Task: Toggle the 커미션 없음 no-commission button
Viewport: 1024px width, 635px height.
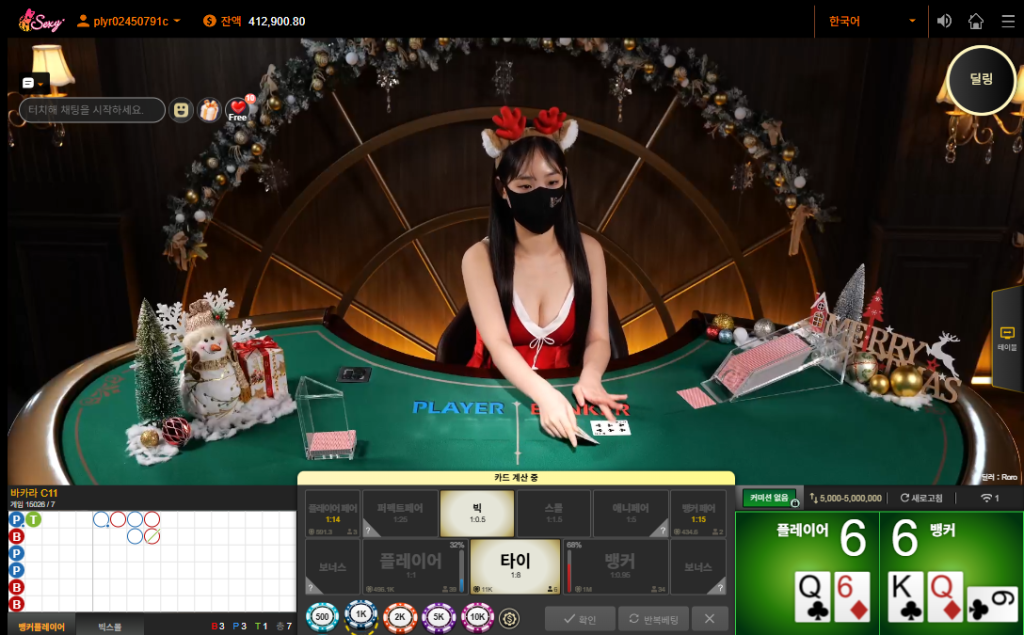Action: pos(770,497)
